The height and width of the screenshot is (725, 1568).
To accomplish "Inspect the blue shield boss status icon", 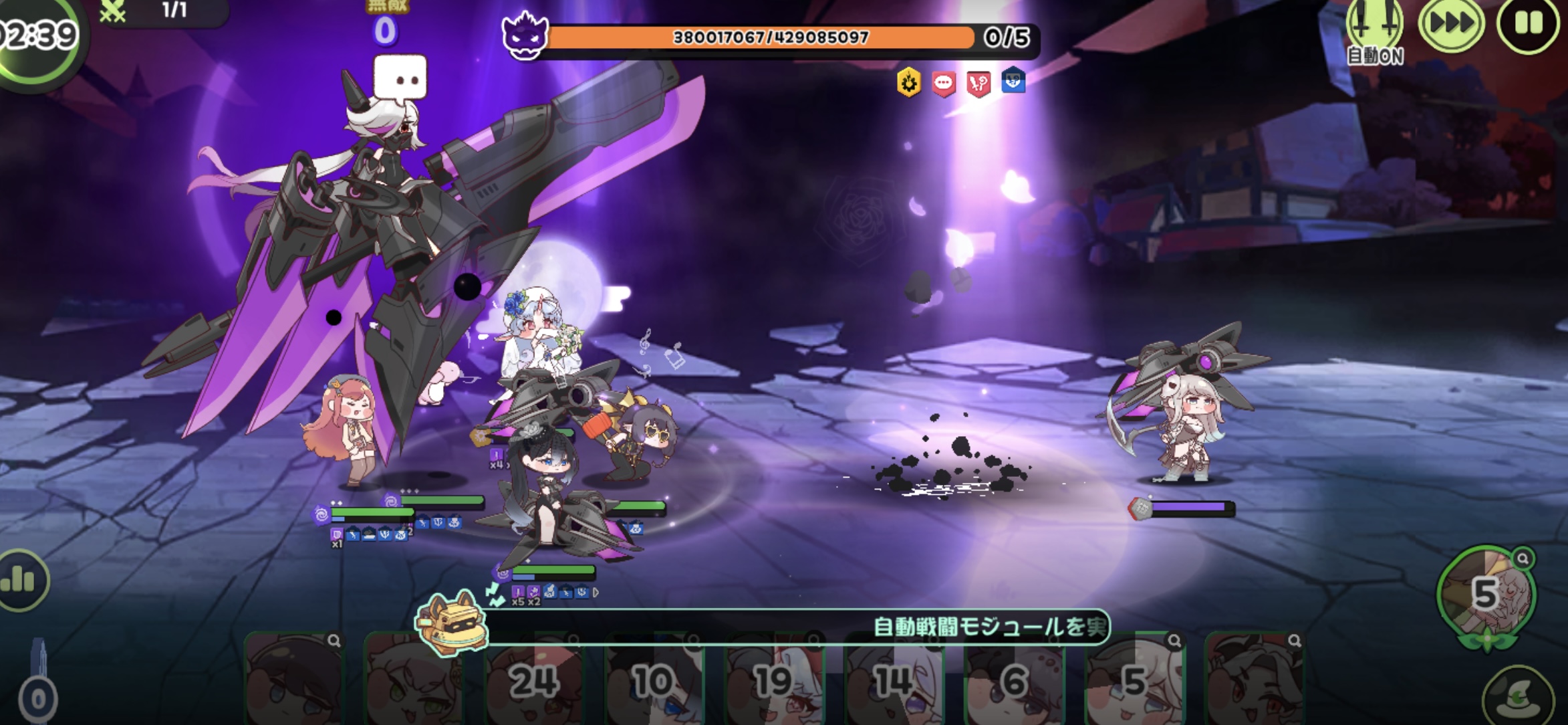I will [1013, 82].
